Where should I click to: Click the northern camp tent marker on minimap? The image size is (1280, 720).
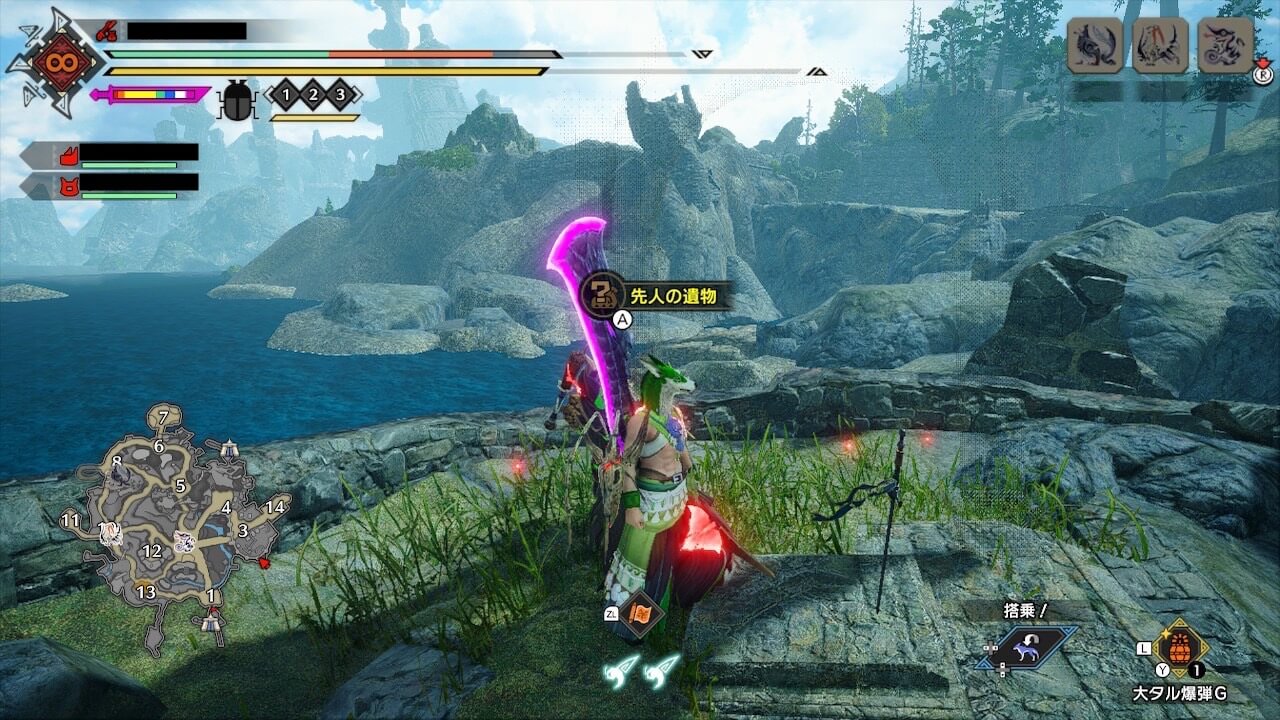229,449
